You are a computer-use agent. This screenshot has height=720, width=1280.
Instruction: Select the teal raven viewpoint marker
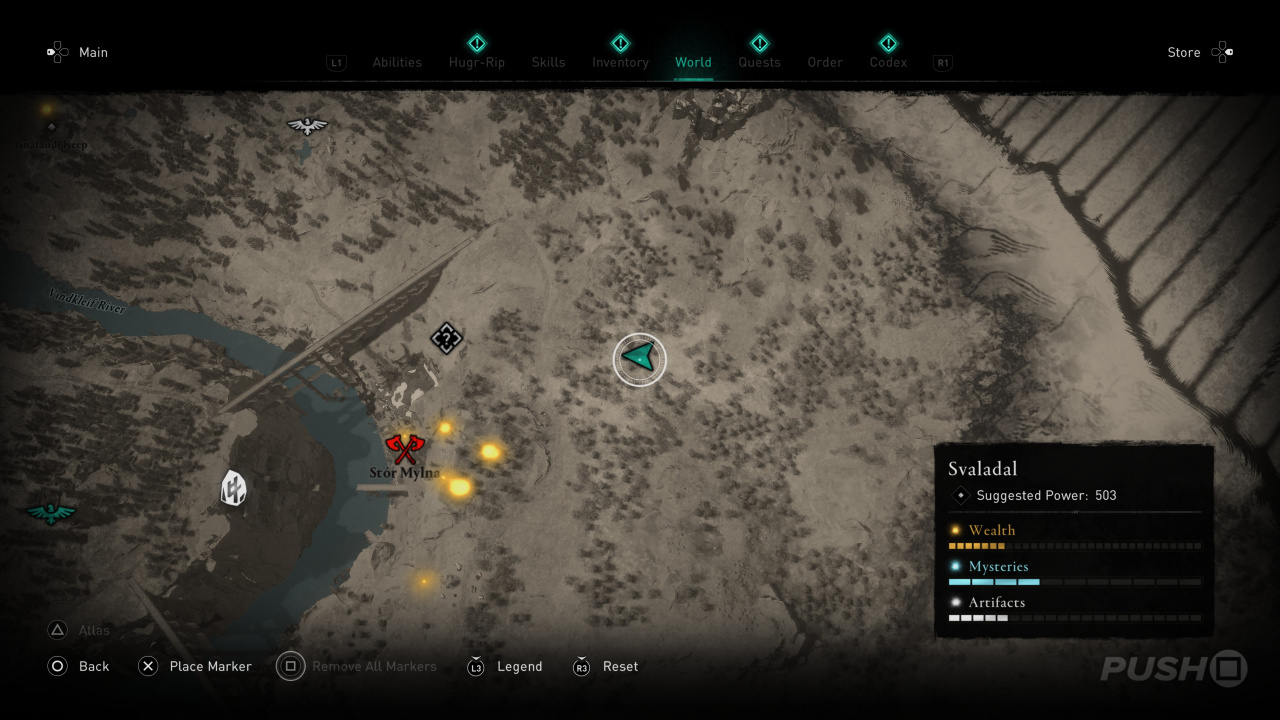coord(51,513)
